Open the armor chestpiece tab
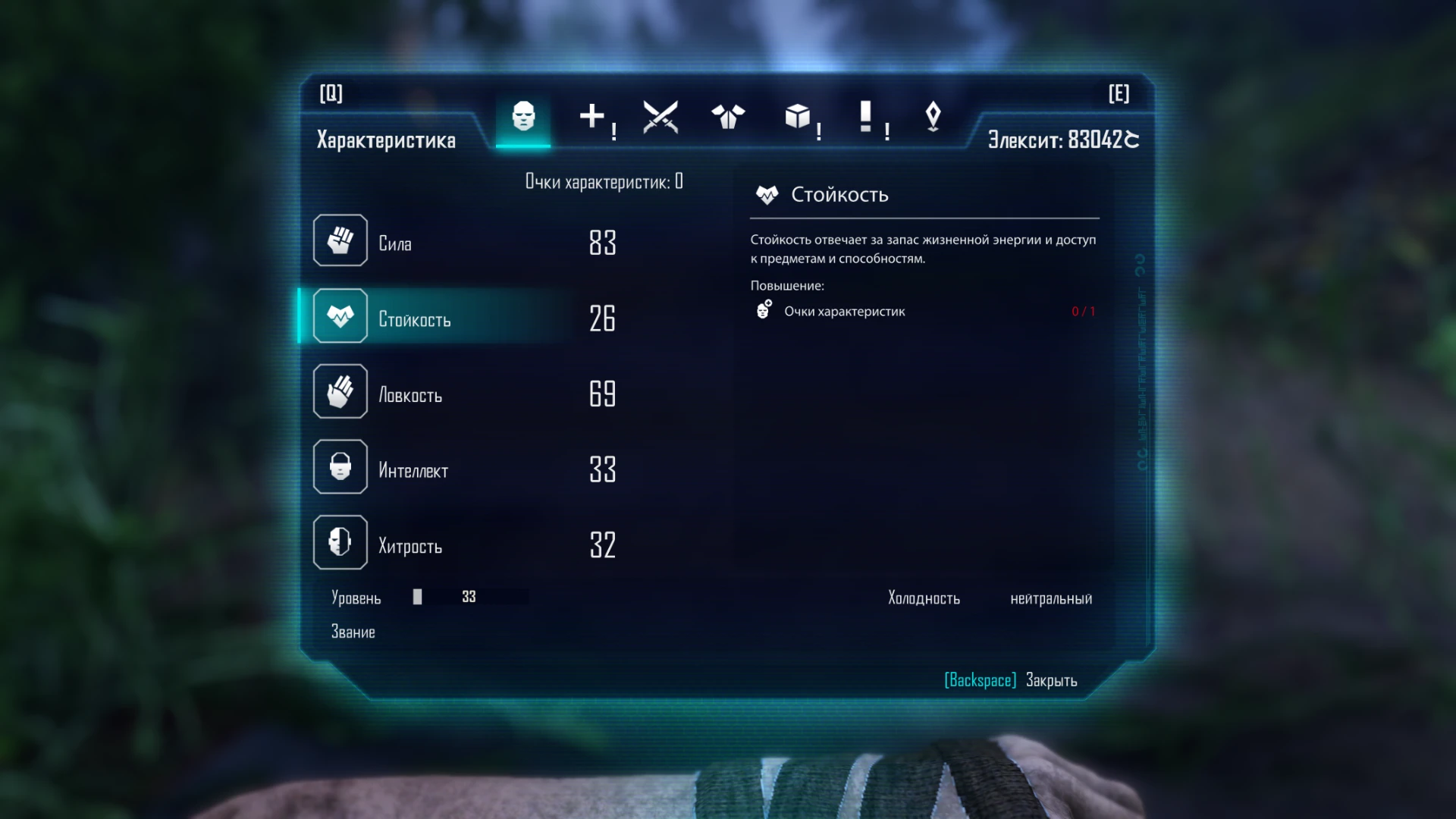Image resolution: width=1456 pixels, height=819 pixels. 728,115
